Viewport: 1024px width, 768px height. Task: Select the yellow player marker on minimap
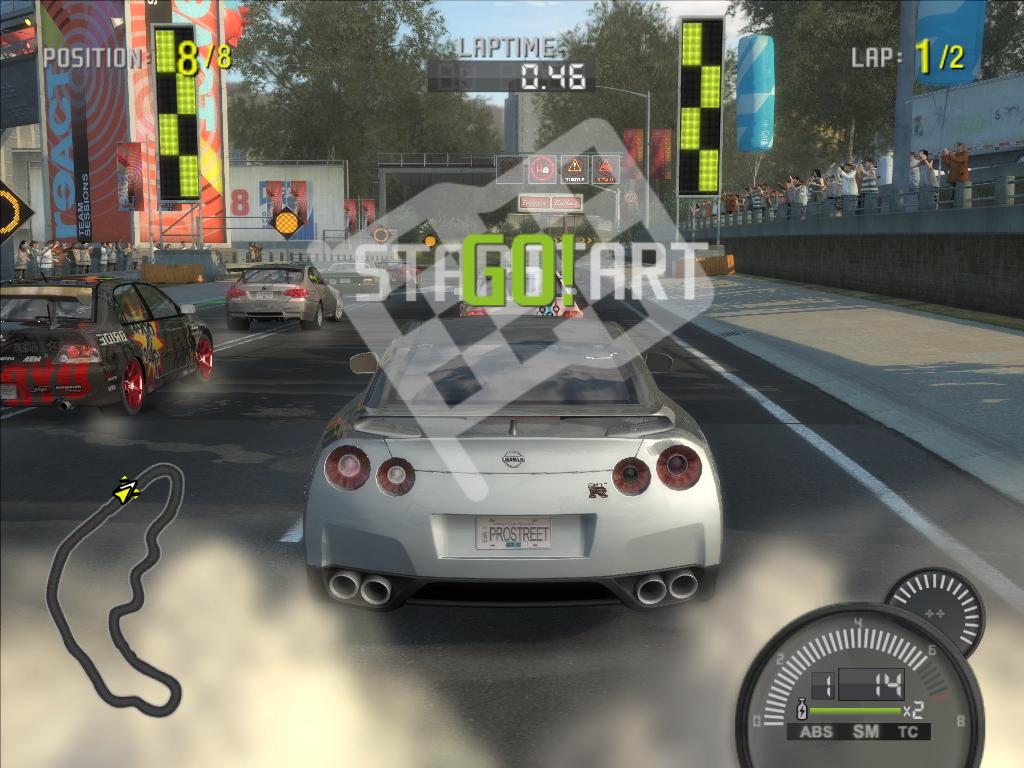click(x=126, y=490)
